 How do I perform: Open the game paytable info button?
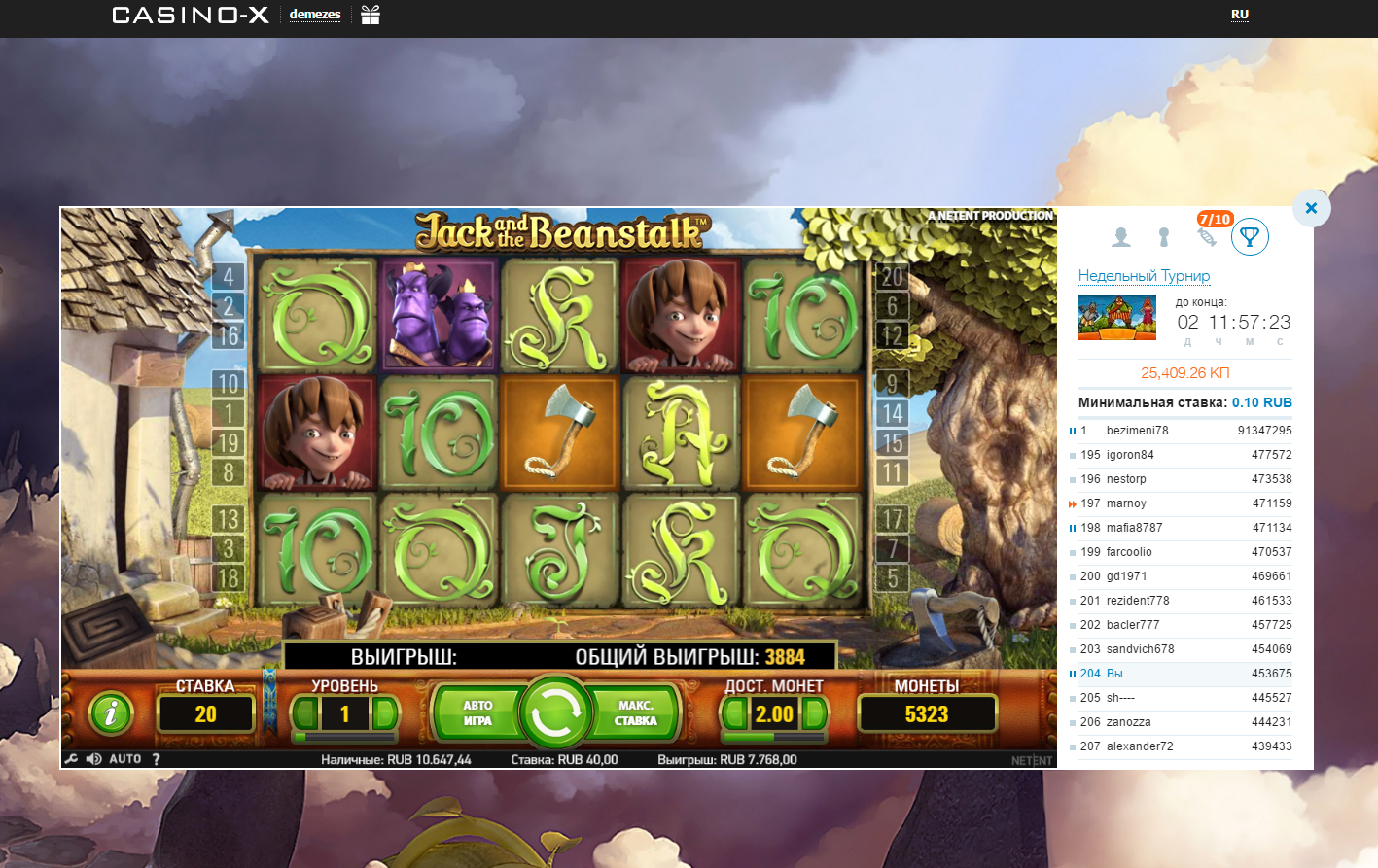tap(110, 712)
